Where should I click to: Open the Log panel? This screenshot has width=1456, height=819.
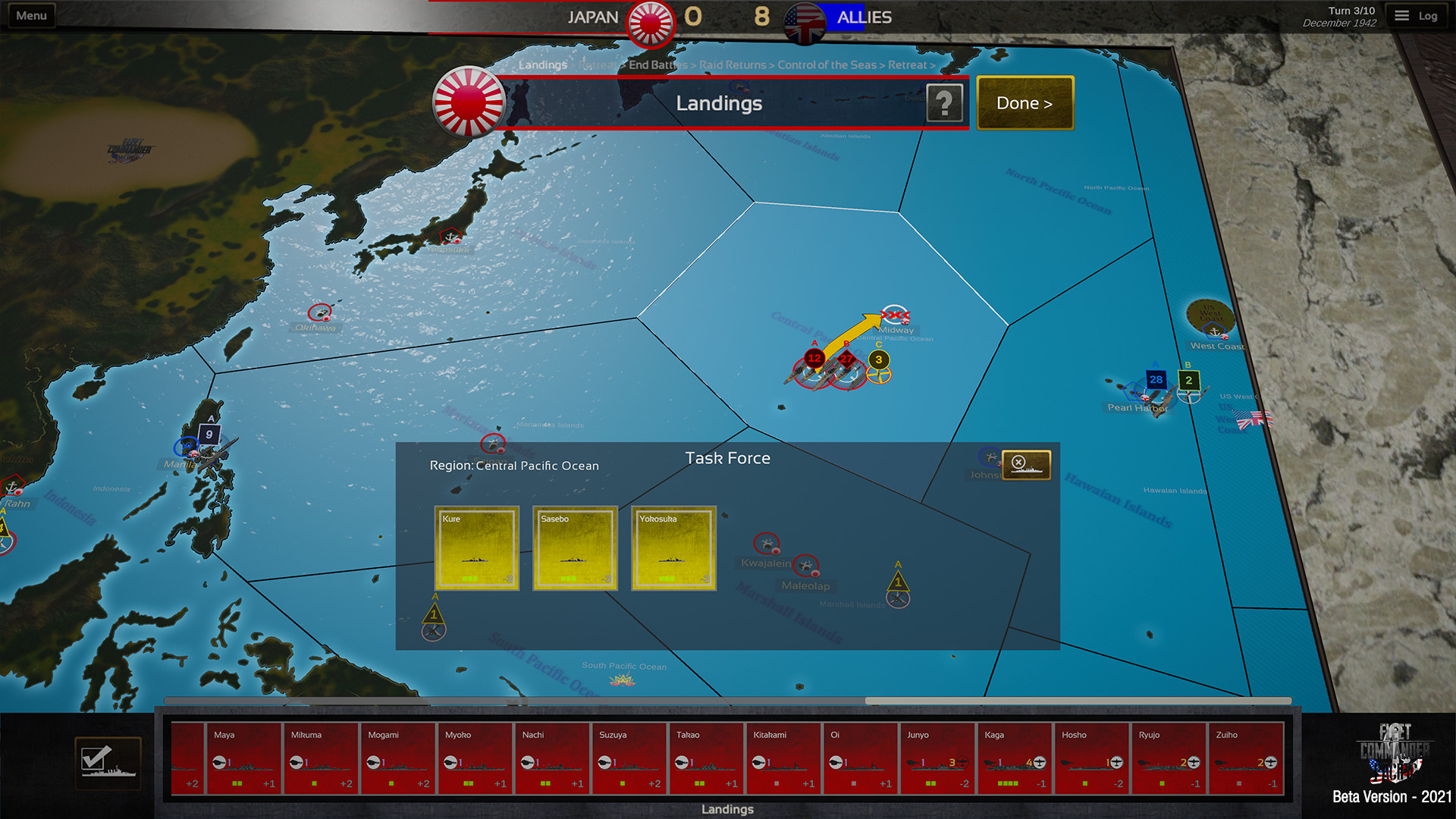[x=1417, y=14]
